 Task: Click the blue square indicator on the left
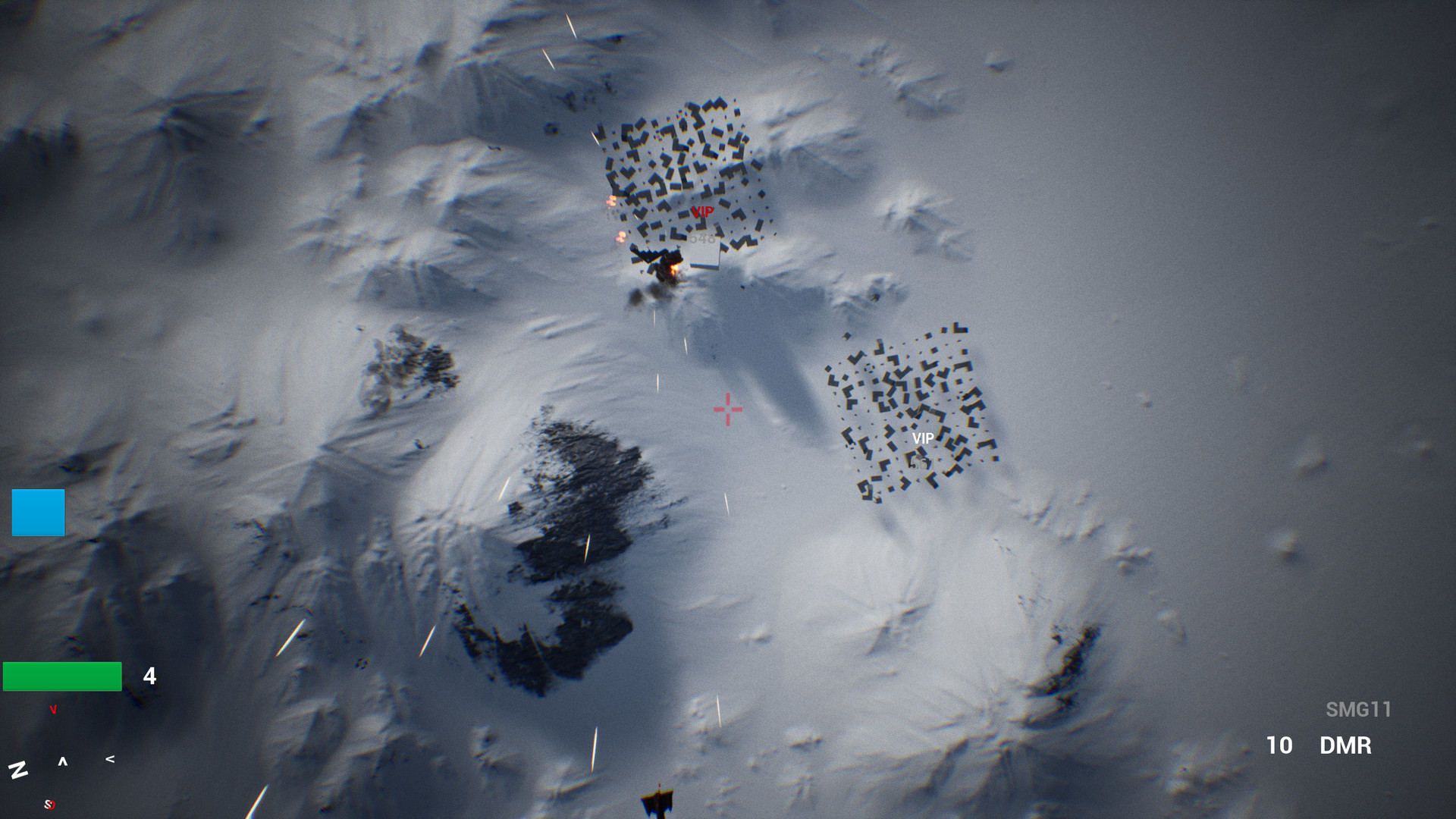(x=37, y=514)
